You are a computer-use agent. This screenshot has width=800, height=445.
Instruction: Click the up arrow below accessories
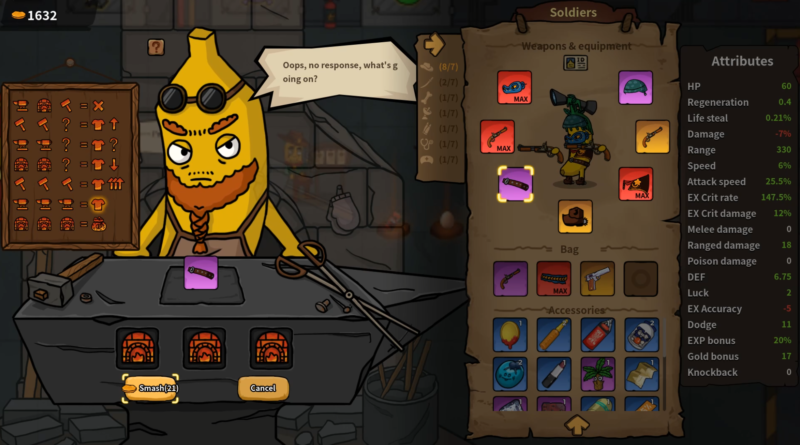click(576, 425)
